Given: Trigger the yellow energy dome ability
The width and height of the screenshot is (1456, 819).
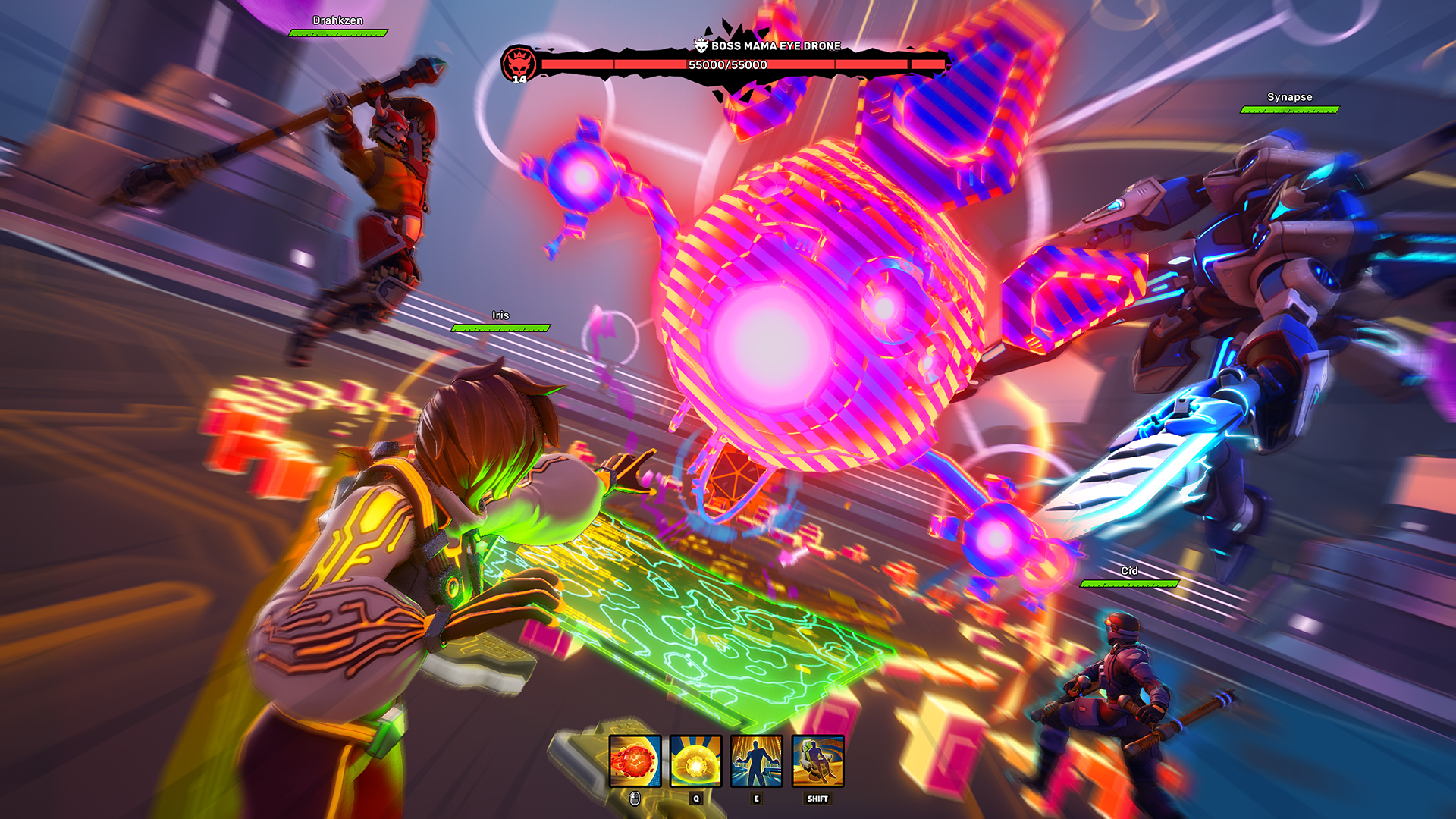Looking at the screenshot, I should click(x=695, y=761).
